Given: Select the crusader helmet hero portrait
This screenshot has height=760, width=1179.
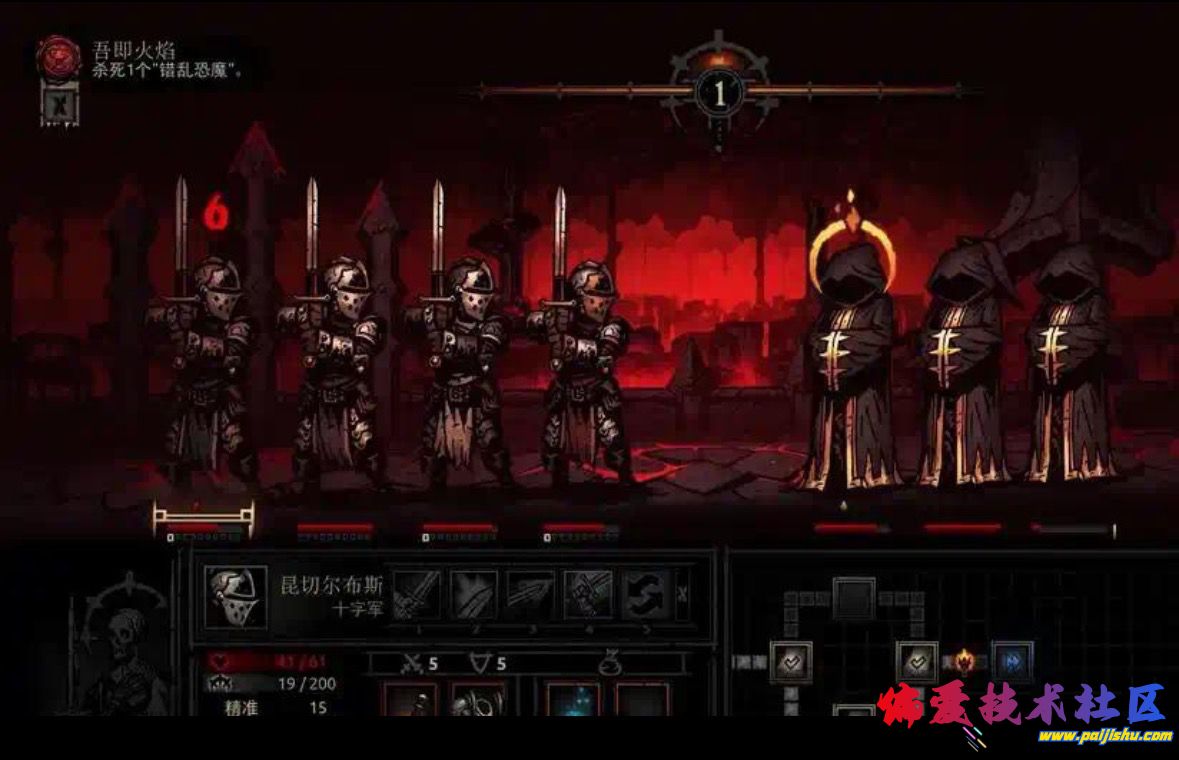Looking at the screenshot, I should [236, 598].
